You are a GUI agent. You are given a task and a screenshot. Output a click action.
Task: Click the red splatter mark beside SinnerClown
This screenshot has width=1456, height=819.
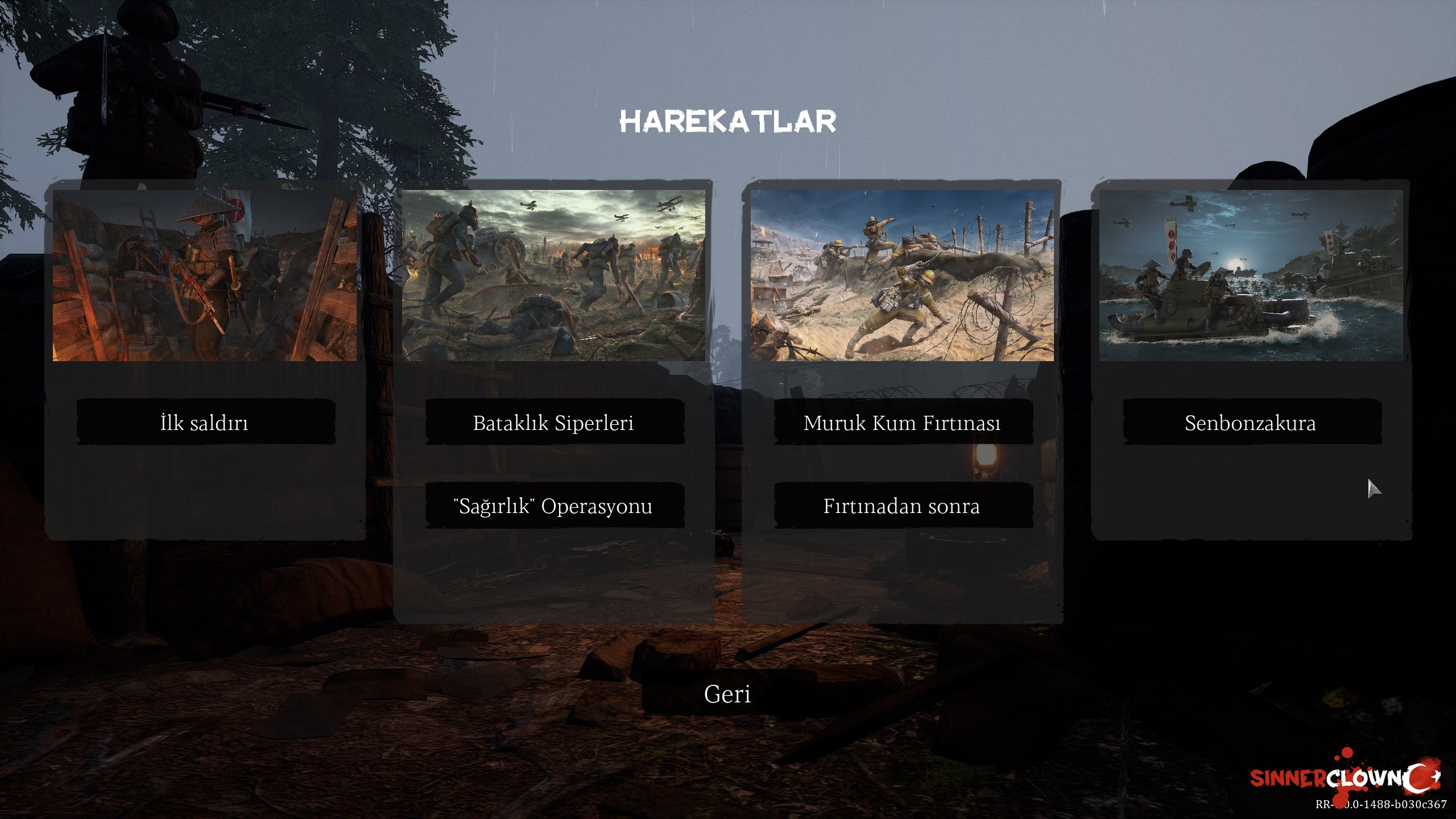[1347, 754]
